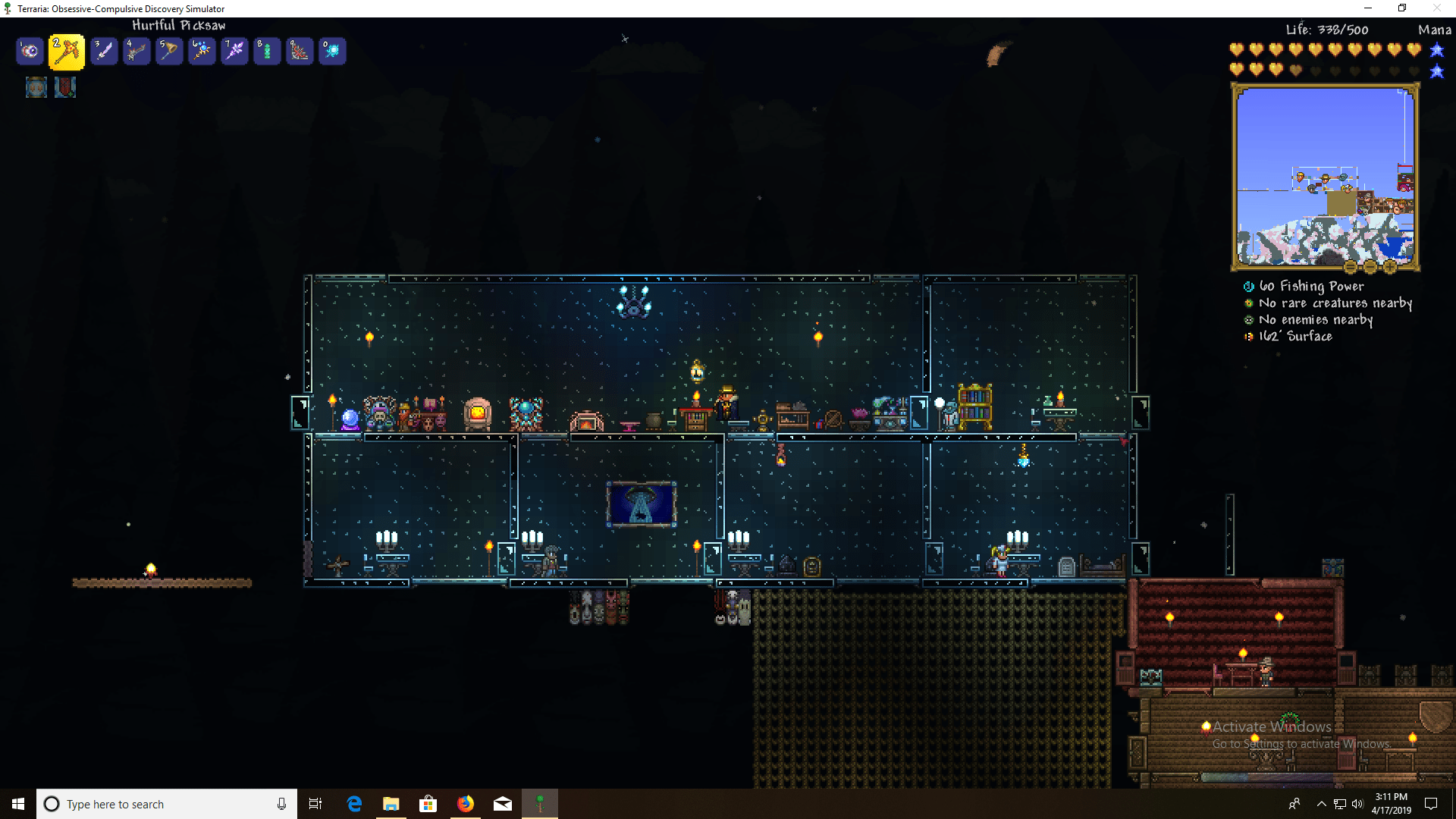The width and height of the screenshot is (1456, 819).
Task: Select the purple blade staff in slot 7
Action: pyautogui.click(x=234, y=51)
